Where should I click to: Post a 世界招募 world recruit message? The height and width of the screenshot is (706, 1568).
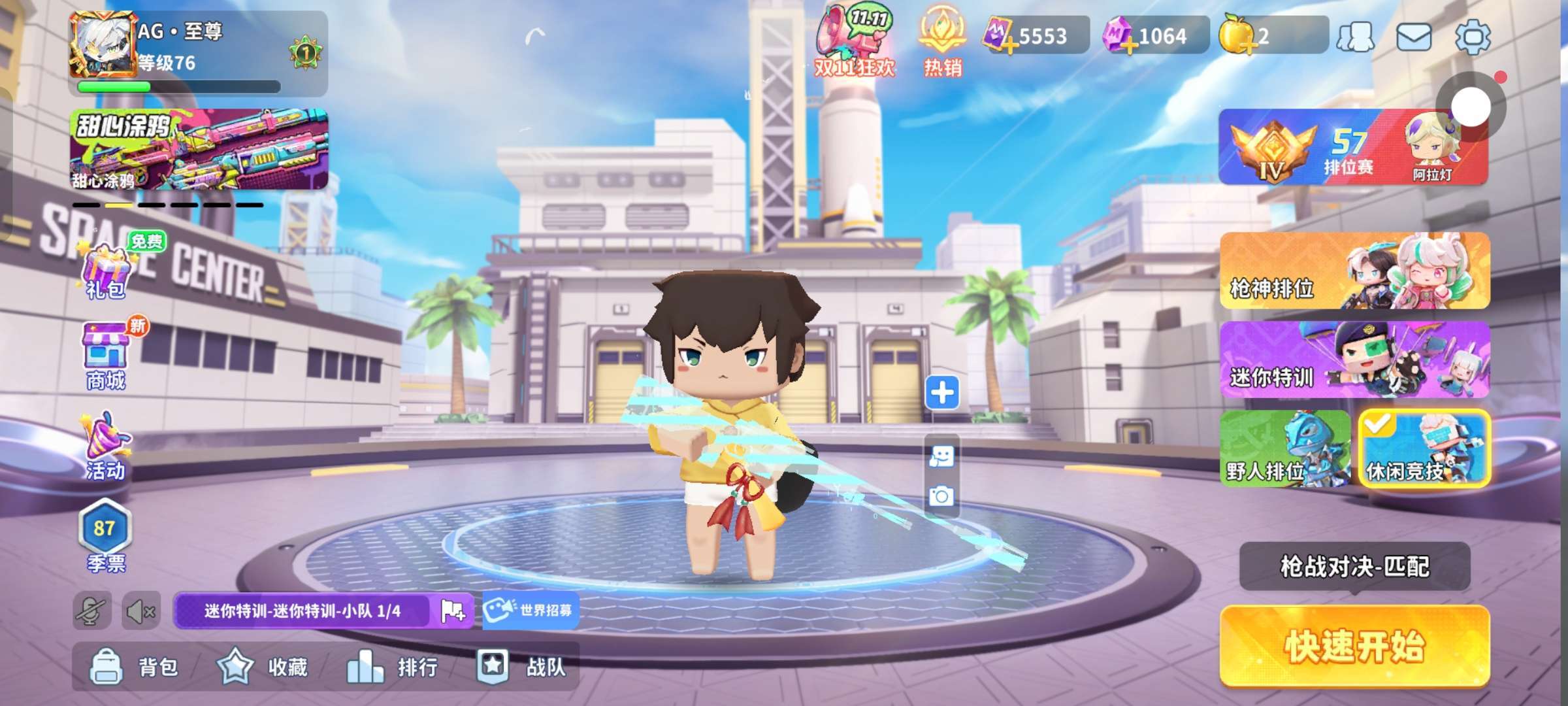[529, 611]
